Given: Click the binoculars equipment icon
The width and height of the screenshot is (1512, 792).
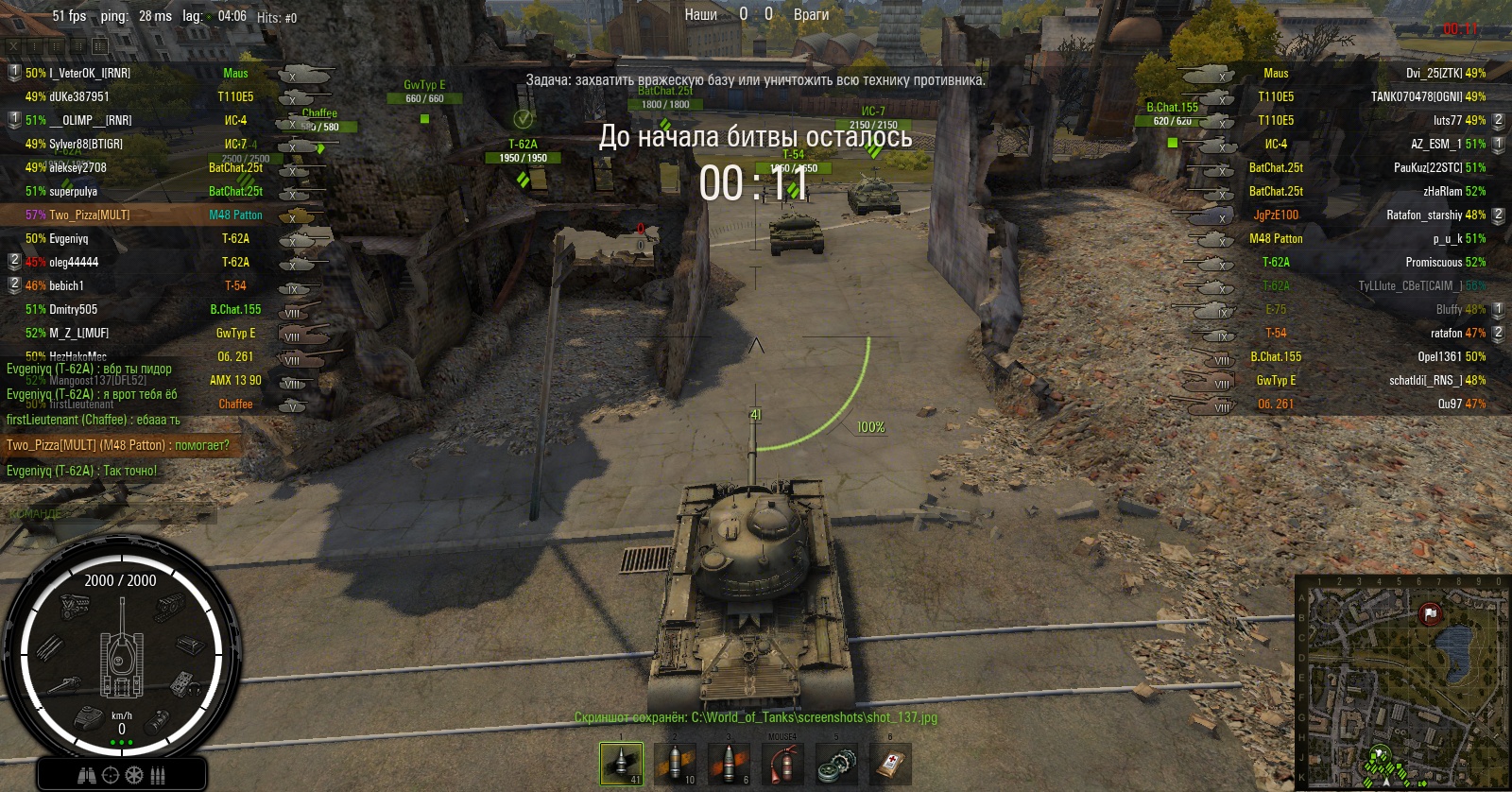Looking at the screenshot, I should click(x=87, y=775).
